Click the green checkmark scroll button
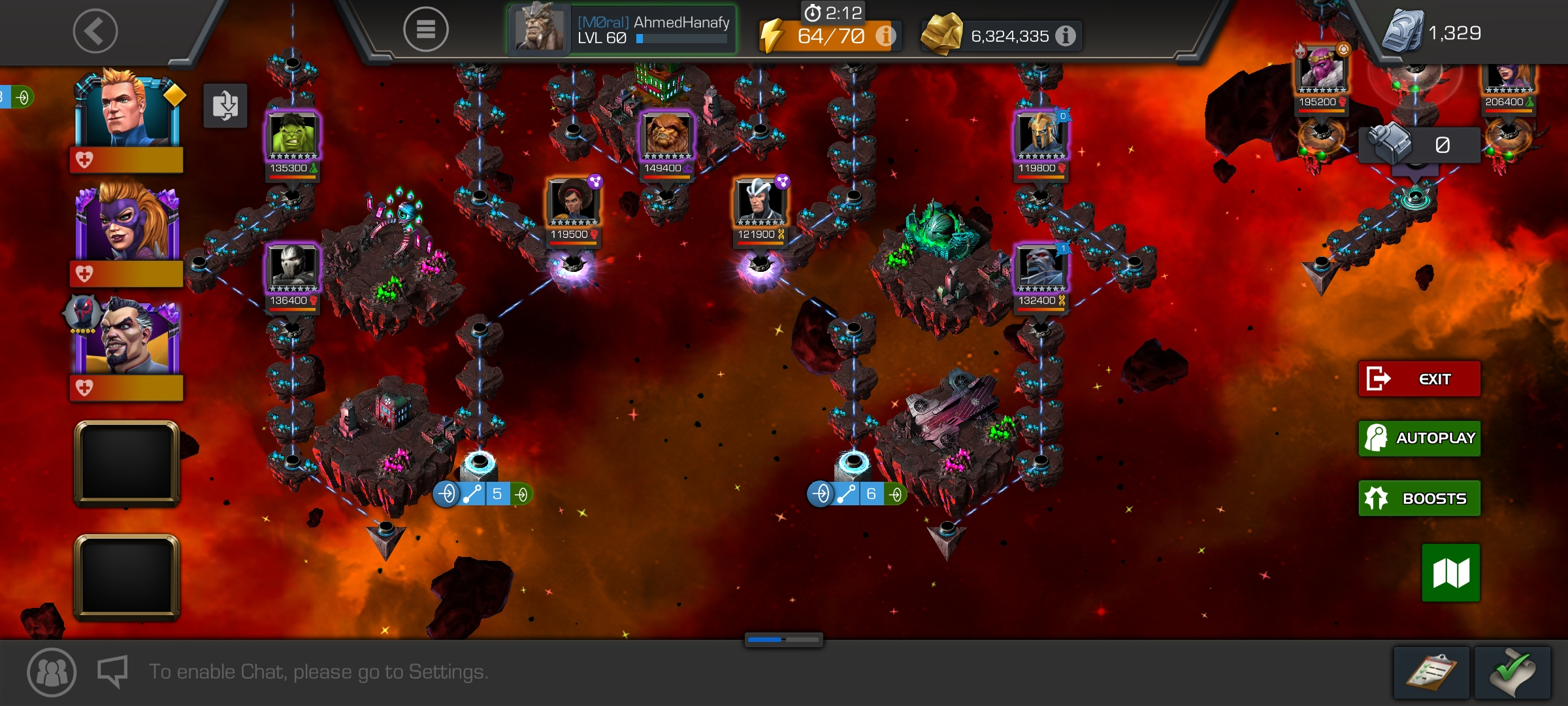Viewport: 1568px width, 706px height. click(1512, 673)
